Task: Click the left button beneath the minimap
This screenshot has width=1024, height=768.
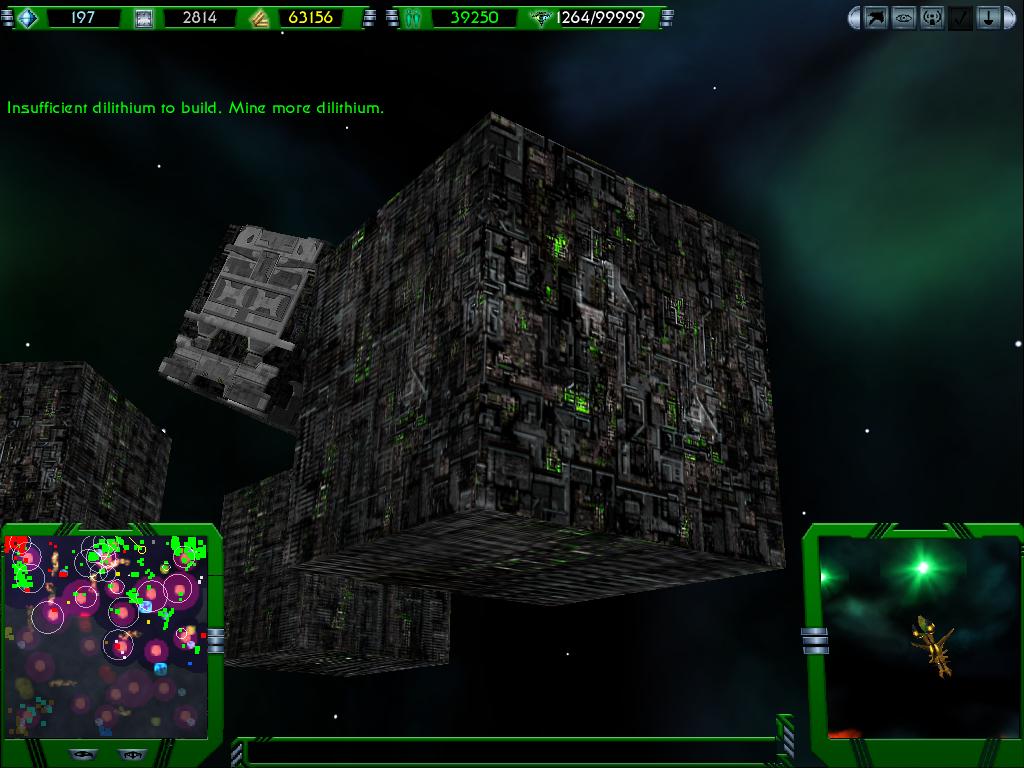Action: pos(83,754)
